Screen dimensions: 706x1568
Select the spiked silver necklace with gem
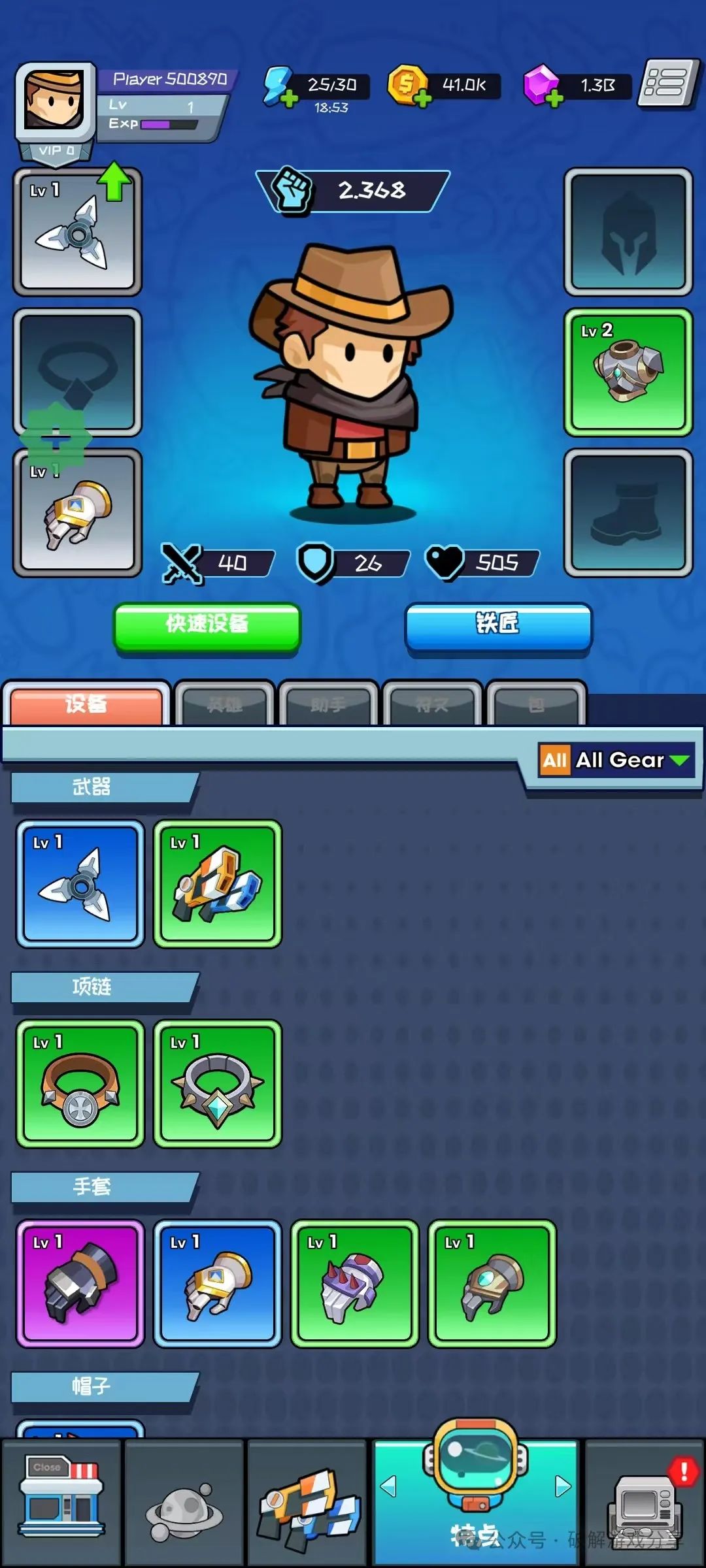217,1083
